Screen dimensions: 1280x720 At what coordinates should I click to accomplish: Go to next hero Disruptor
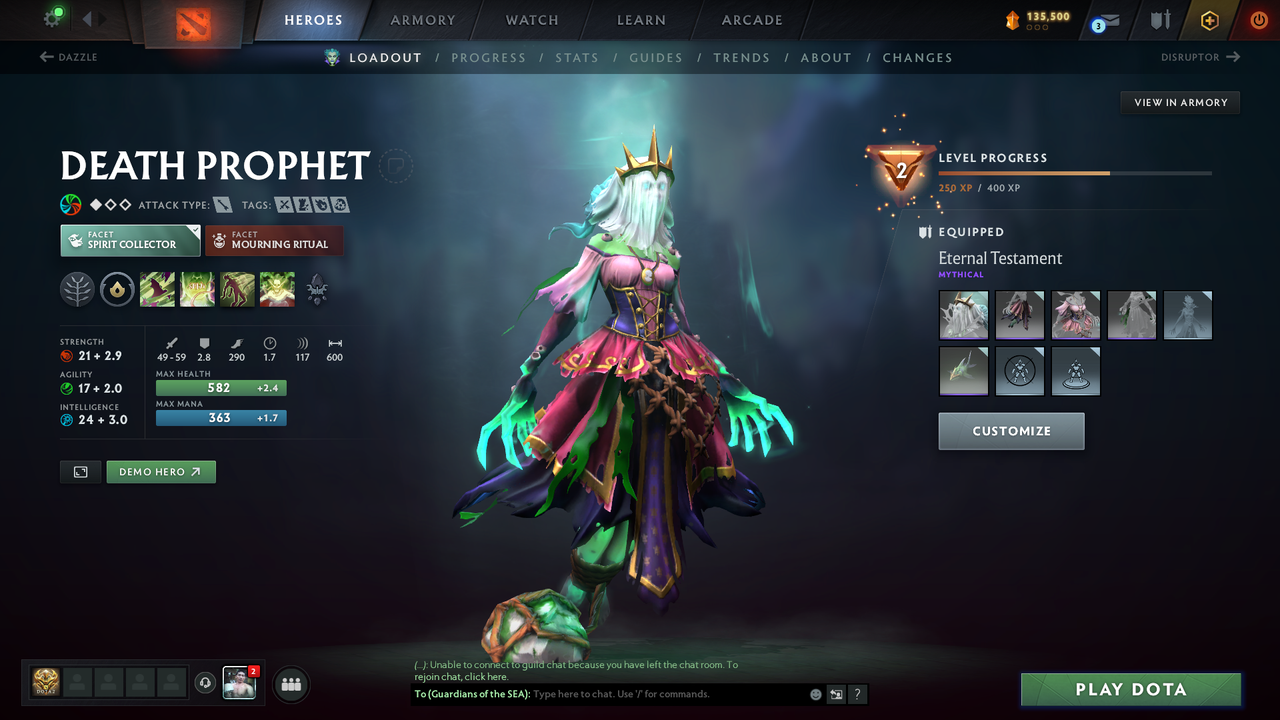point(1199,57)
